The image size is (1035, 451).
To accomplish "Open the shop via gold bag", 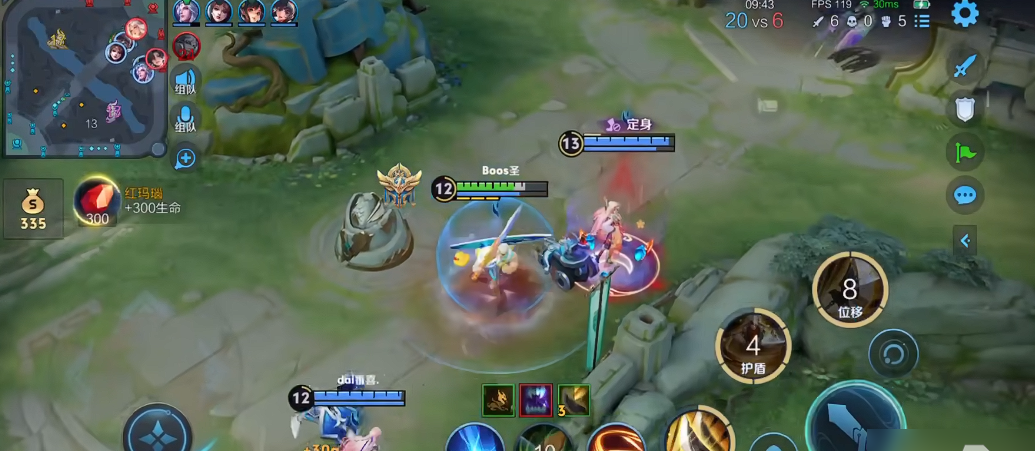I will click(x=33, y=209).
